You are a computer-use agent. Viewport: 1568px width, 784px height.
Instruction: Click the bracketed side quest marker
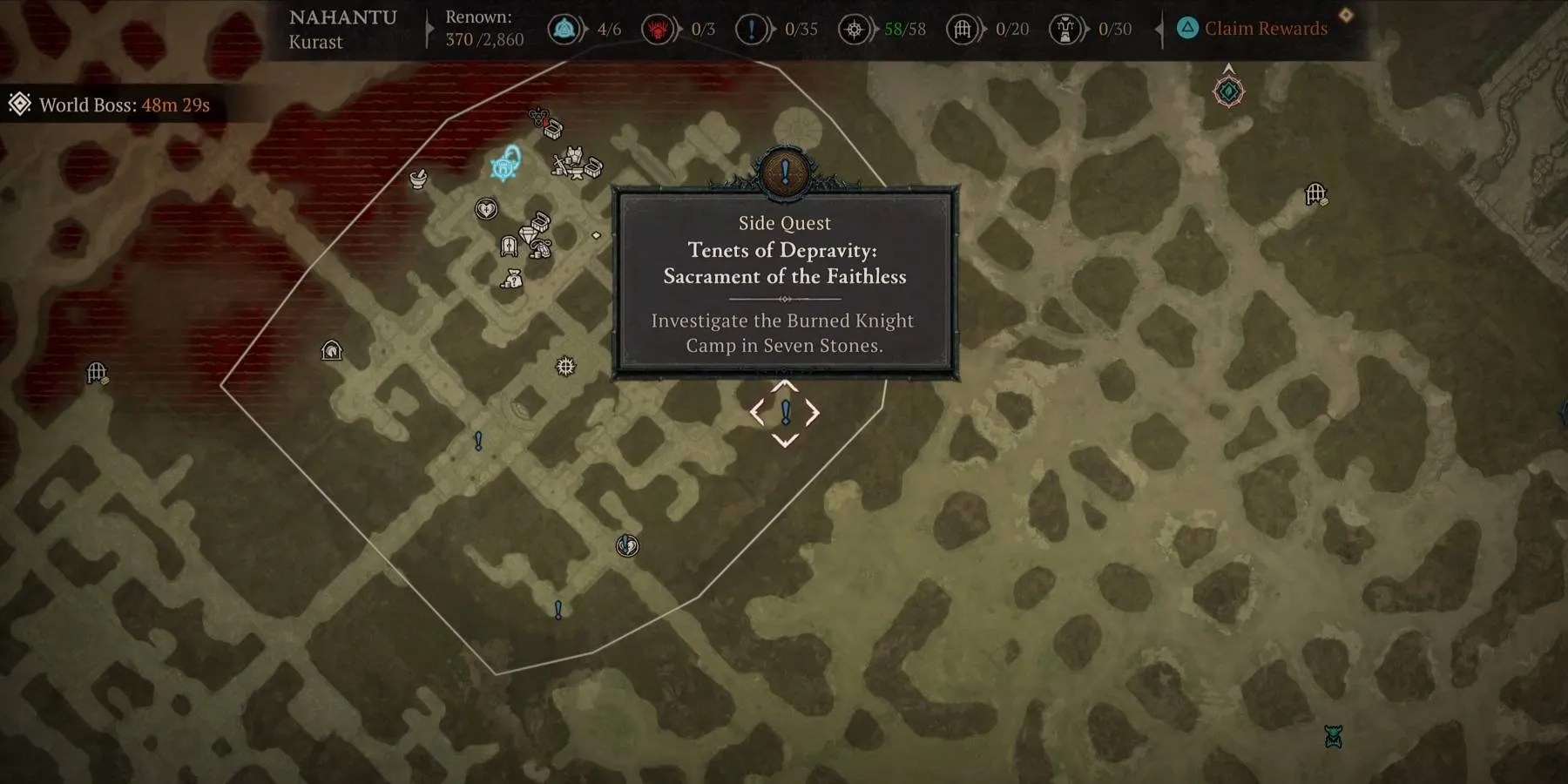pyautogui.click(x=785, y=412)
